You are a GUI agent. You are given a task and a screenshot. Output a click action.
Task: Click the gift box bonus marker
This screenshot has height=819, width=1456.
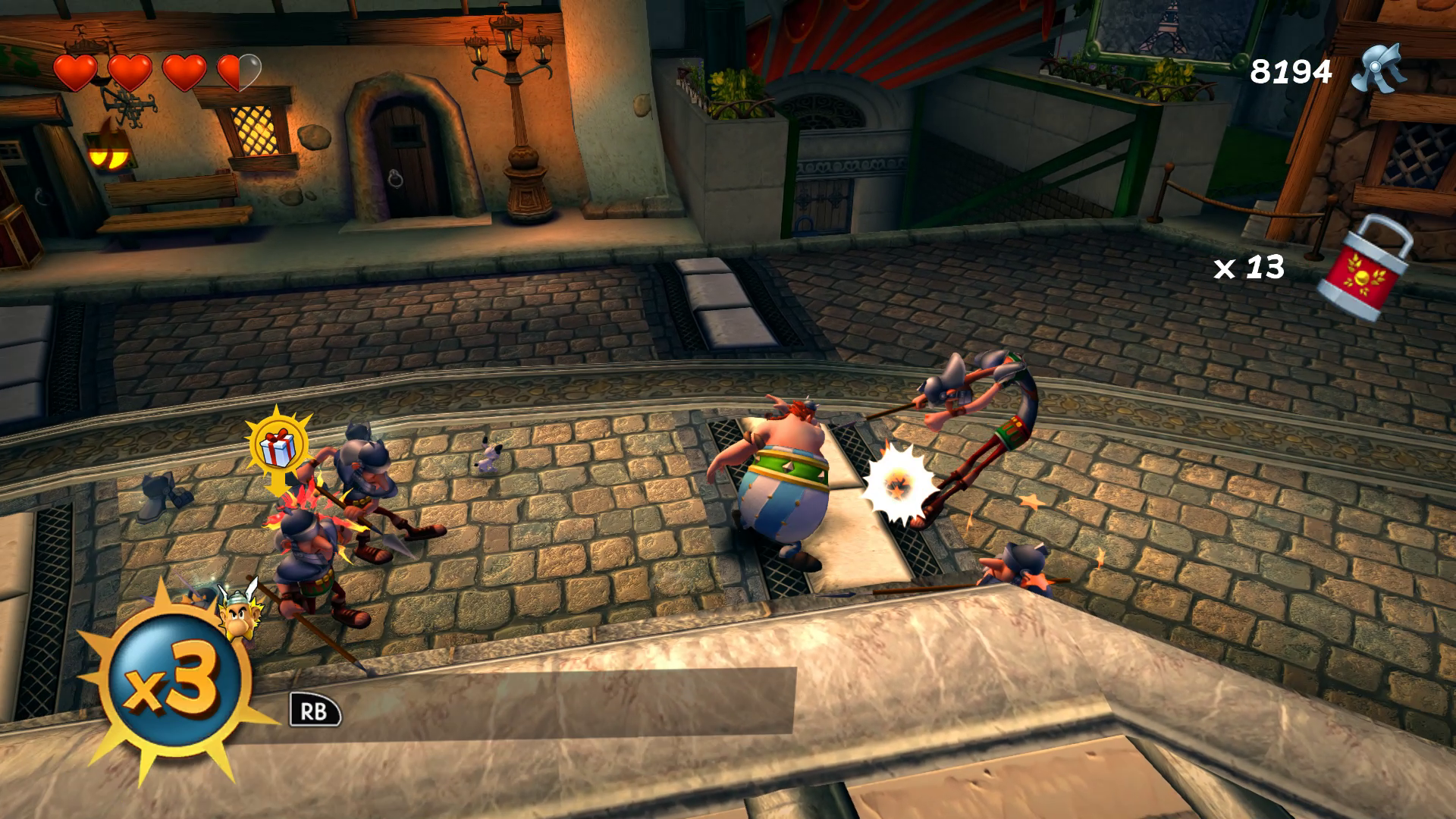[x=278, y=447]
